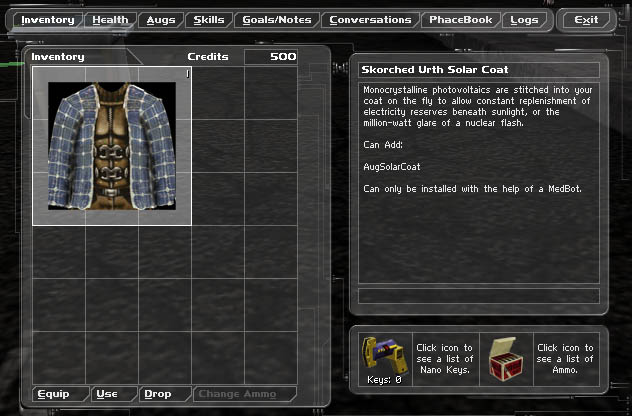The image size is (632, 416).
Task: Drop the selected item
Action: (x=158, y=394)
